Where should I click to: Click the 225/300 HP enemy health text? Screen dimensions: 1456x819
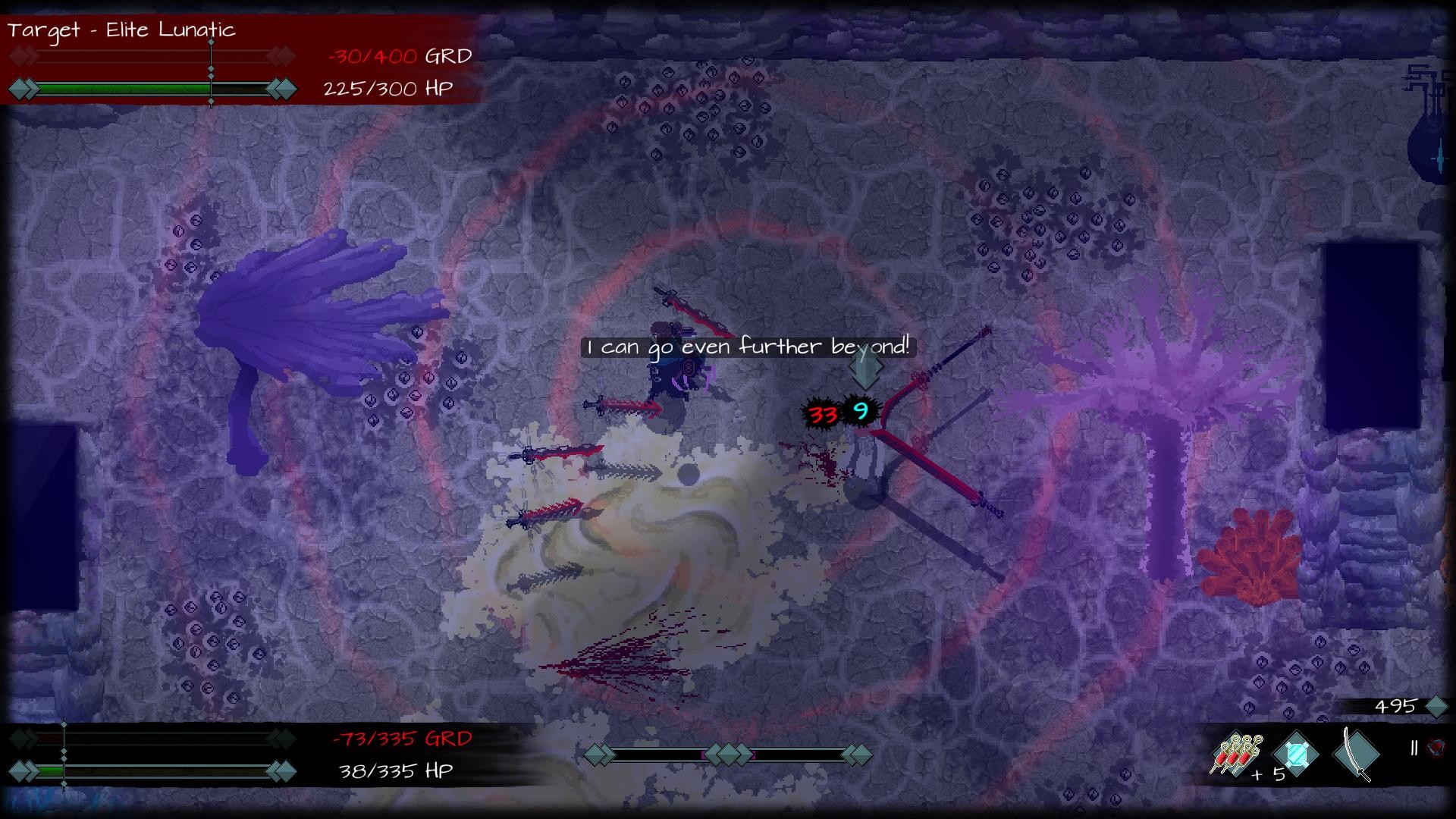click(388, 89)
